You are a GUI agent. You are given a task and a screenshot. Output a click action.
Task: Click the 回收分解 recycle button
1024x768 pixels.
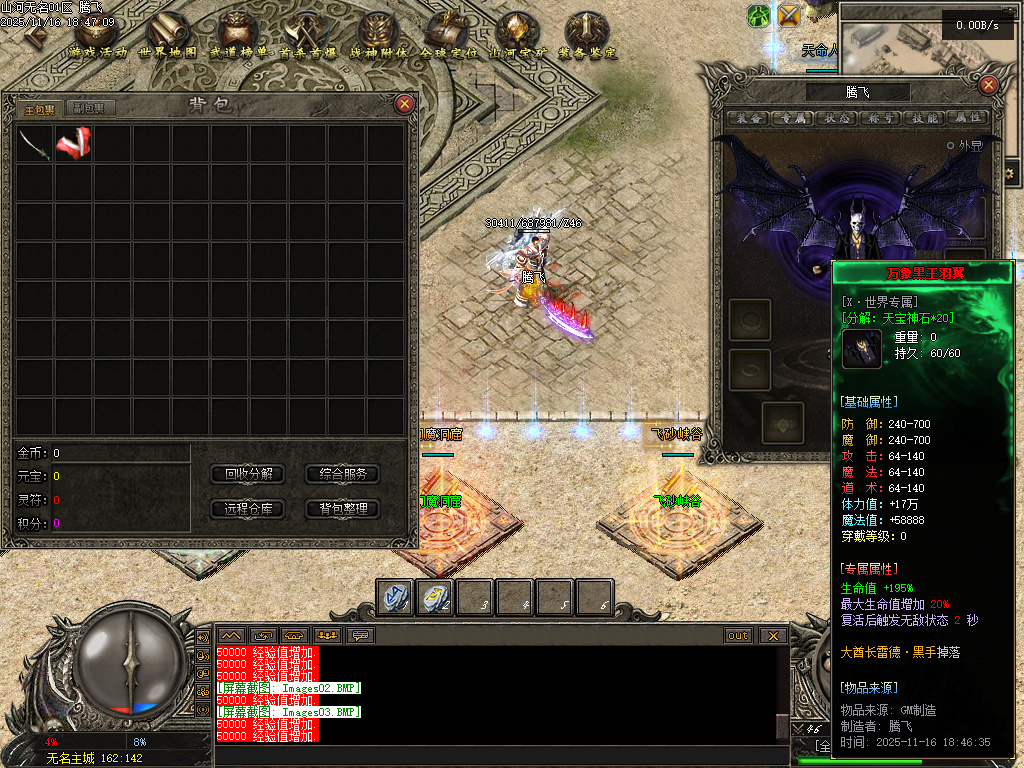pyautogui.click(x=248, y=474)
